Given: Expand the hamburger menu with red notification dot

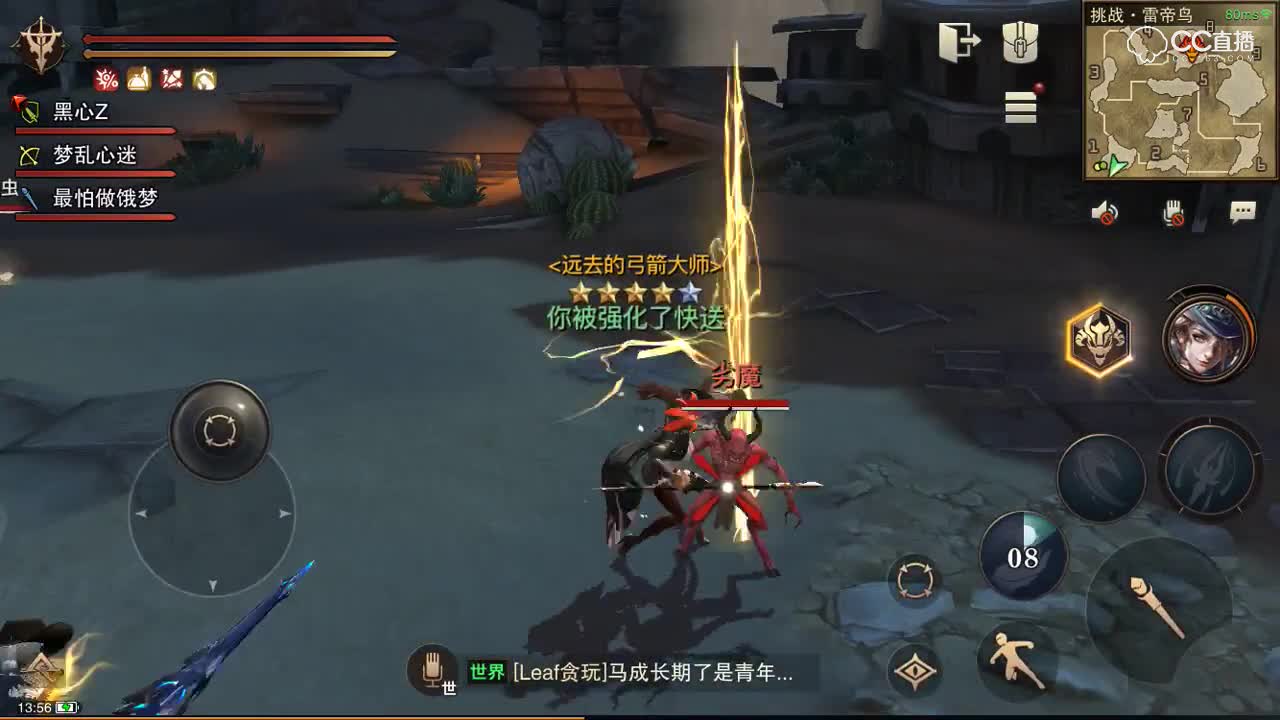Looking at the screenshot, I should [x=1020, y=109].
